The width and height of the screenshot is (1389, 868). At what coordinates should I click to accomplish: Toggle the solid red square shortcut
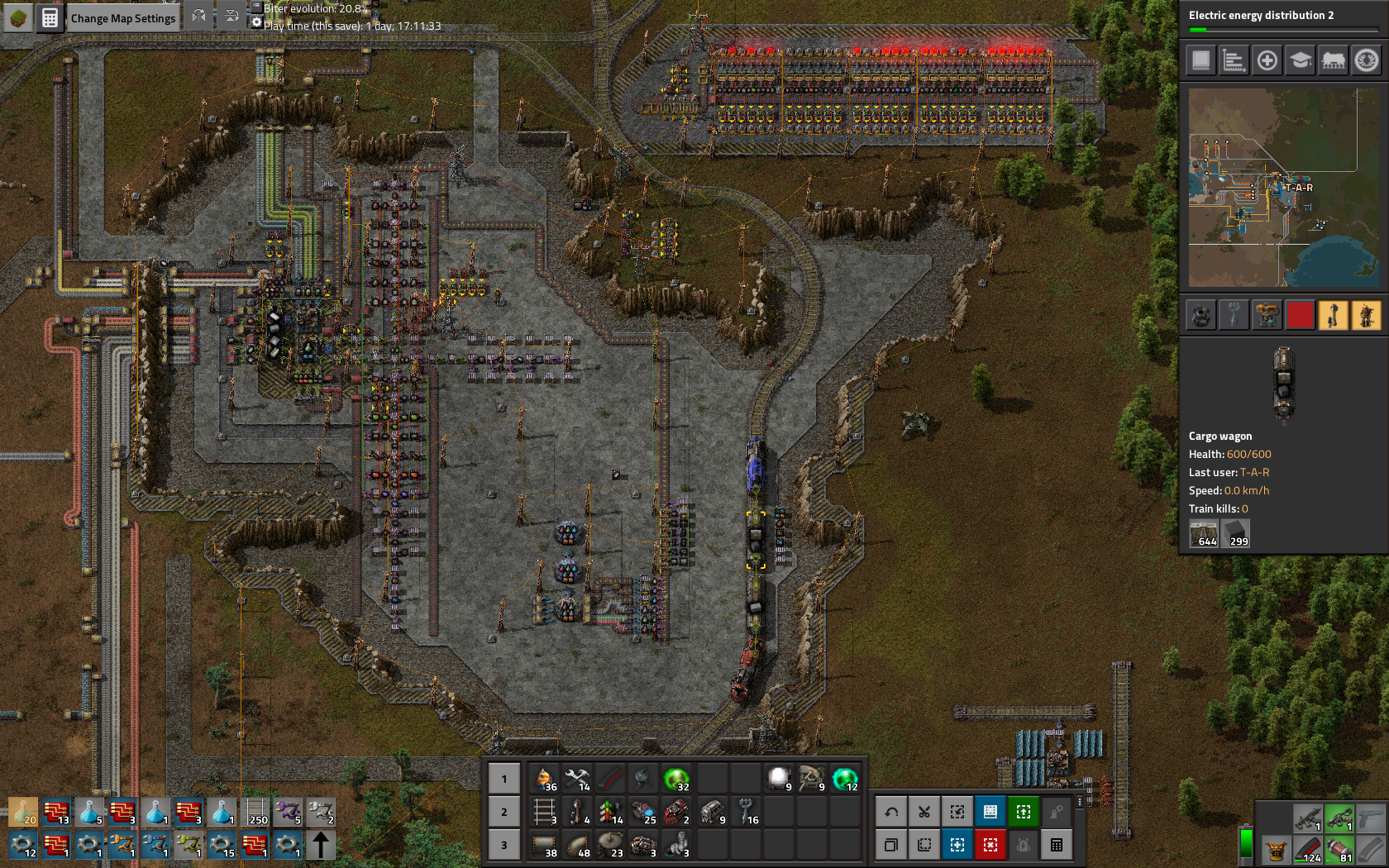click(x=1300, y=315)
